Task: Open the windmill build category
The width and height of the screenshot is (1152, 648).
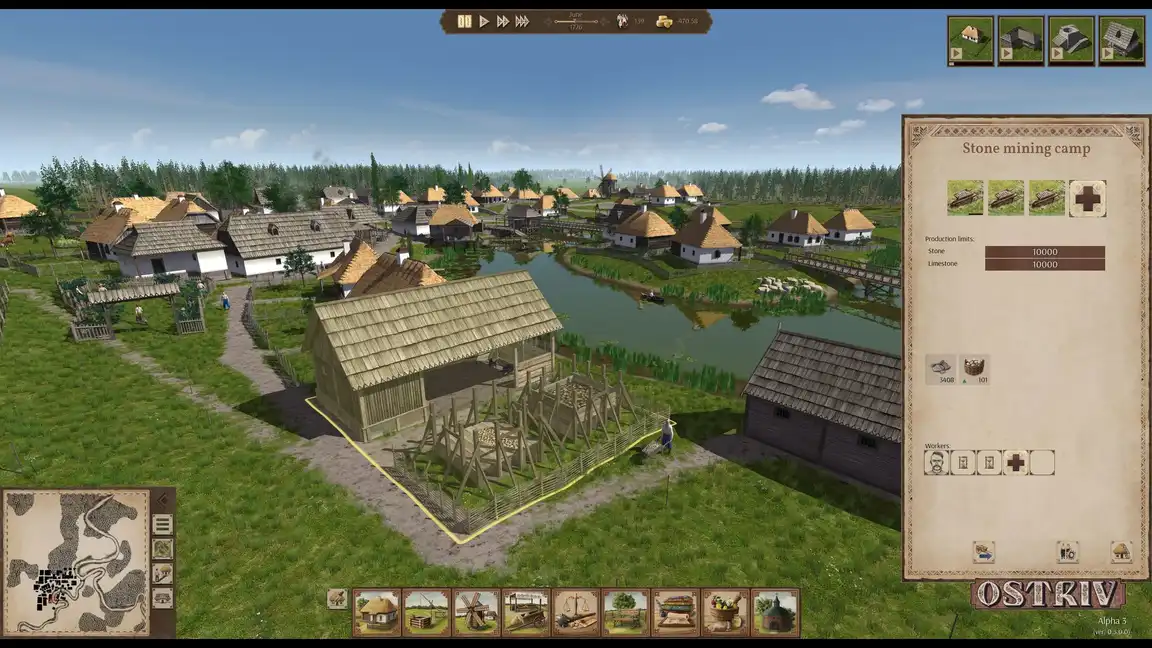Action: tap(476, 612)
